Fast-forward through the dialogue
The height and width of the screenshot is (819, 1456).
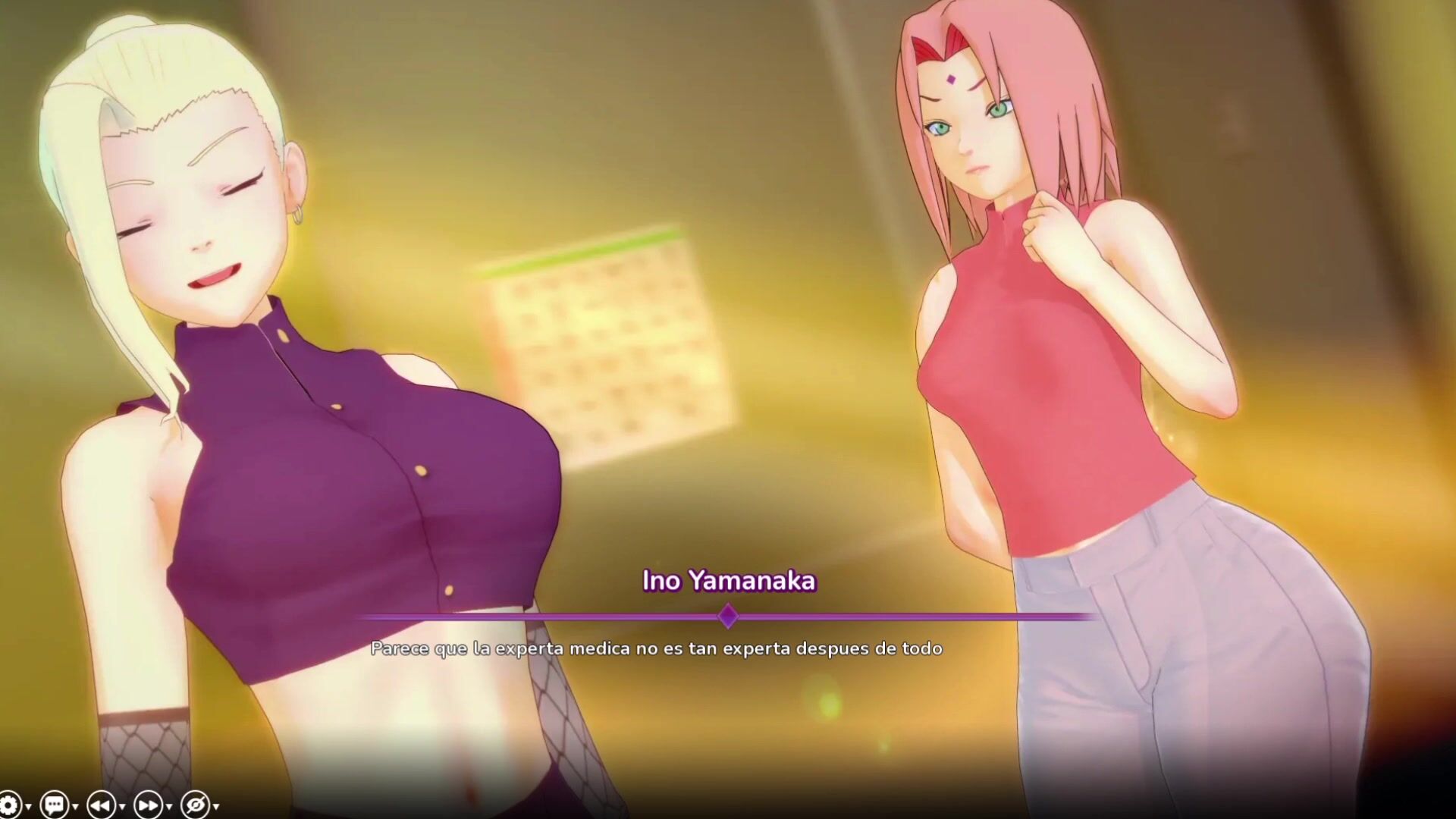click(148, 805)
